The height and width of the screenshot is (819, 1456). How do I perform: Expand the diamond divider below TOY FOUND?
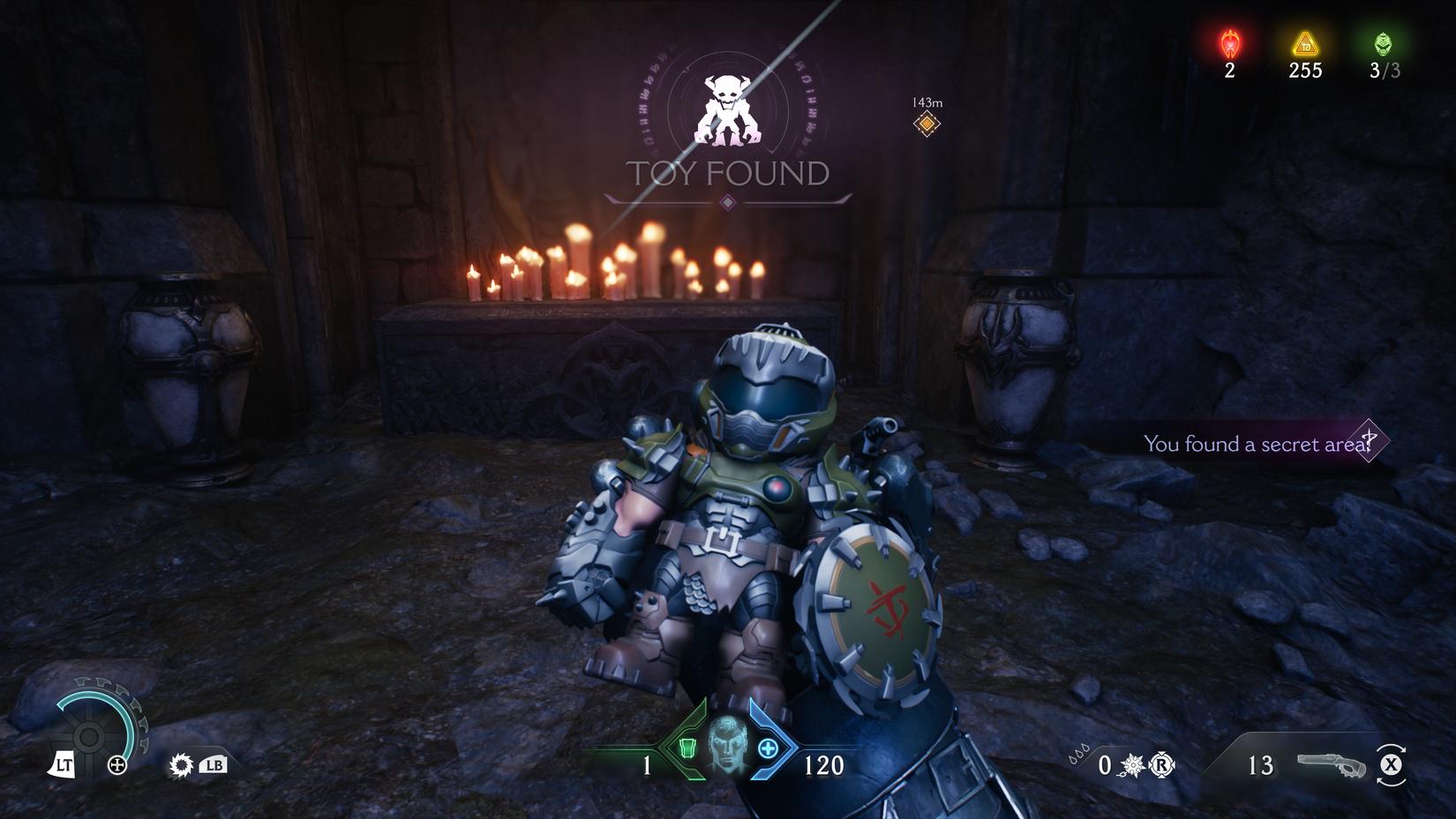[728, 204]
